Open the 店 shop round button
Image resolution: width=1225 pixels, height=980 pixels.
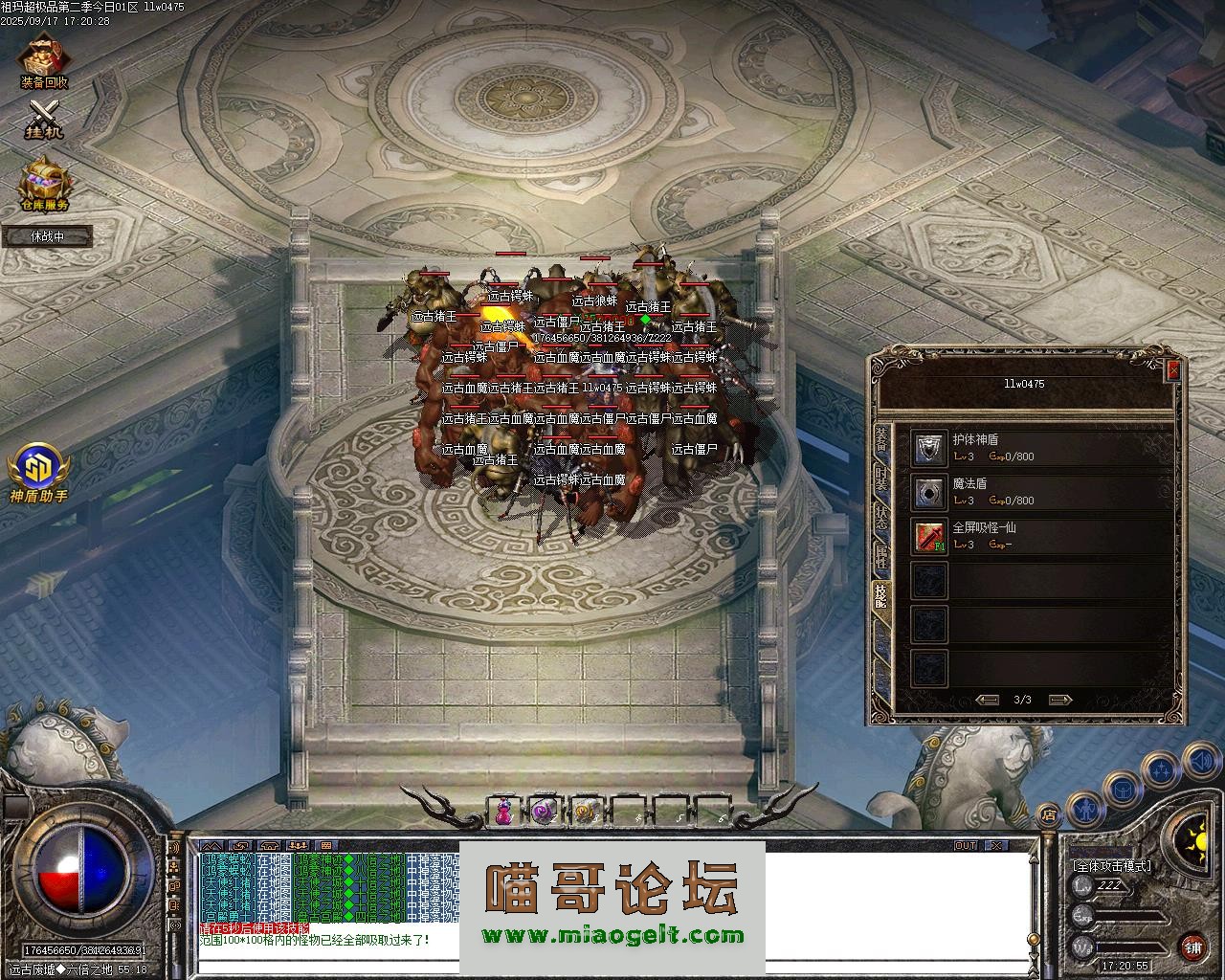click(x=1050, y=815)
